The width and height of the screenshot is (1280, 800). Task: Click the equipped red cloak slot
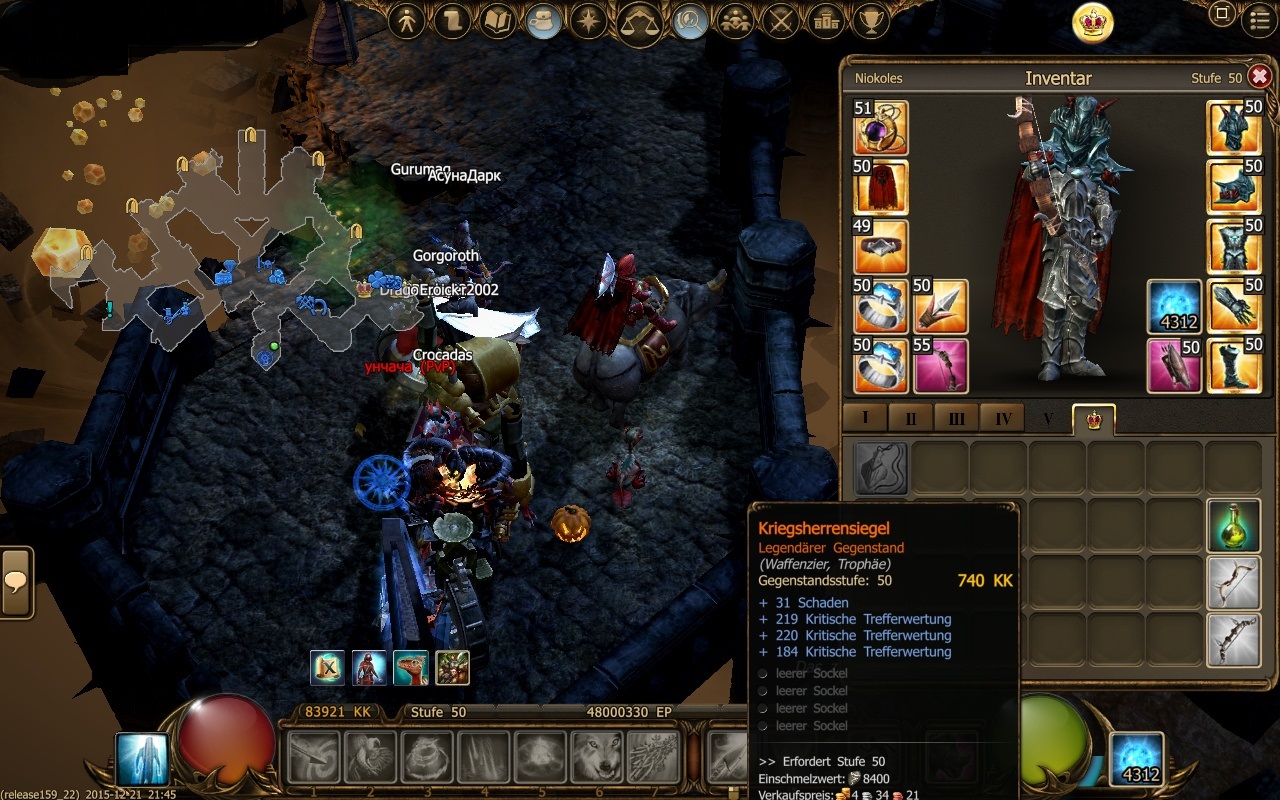(880, 187)
